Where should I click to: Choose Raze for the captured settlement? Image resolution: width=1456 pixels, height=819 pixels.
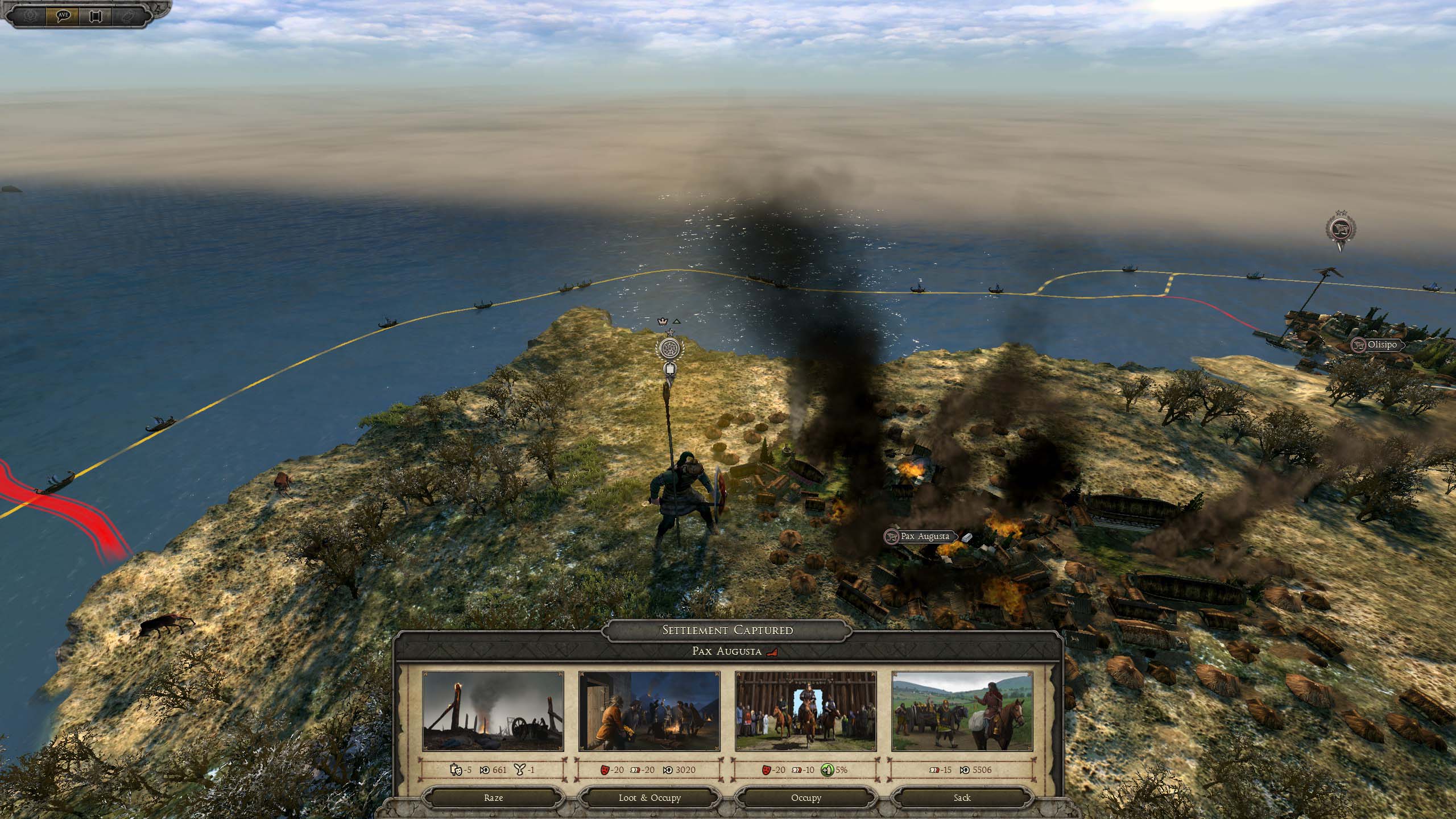coord(493,797)
